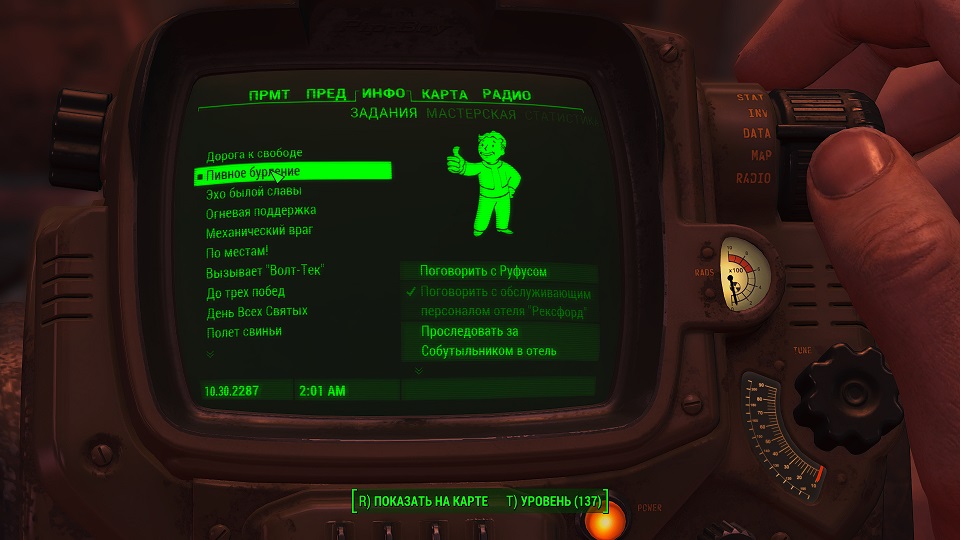Select quest Дорога к свободе
Image resolution: width=960 pixels, height=540 pixels.
click(x=254, y=155)
